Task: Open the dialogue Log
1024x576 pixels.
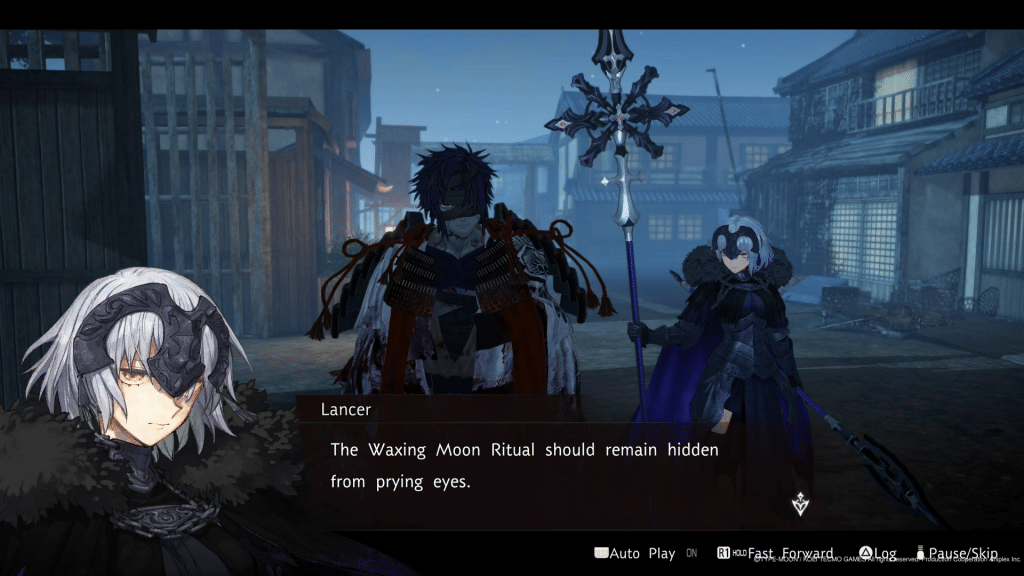Action: (x=878, y=553)
